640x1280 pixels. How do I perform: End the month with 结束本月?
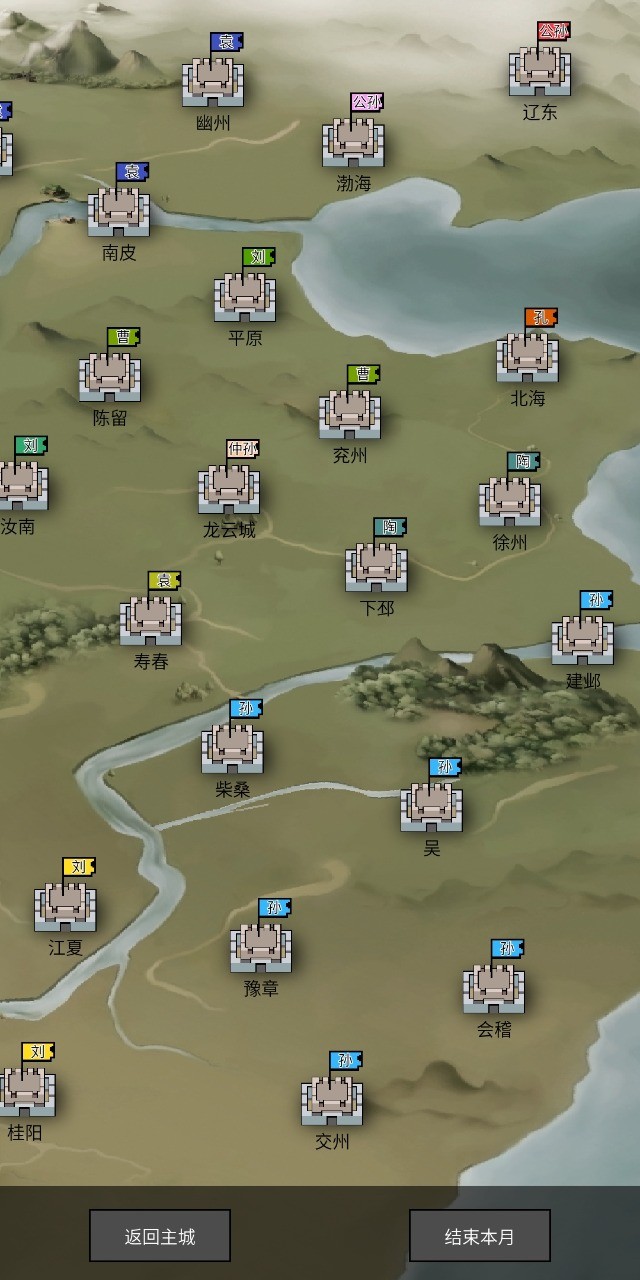pos(480,1236)
